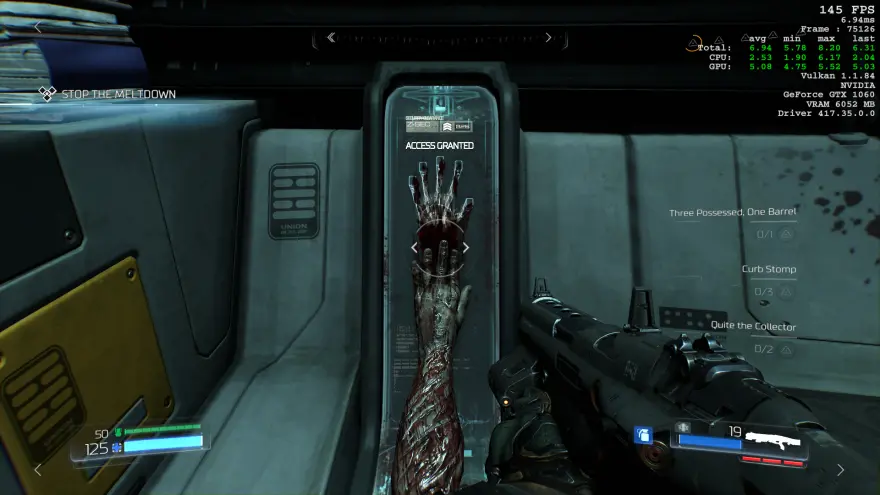Open the Curb Stomp challenge entry
Viewport: 880px width, 495px height.
768,269
